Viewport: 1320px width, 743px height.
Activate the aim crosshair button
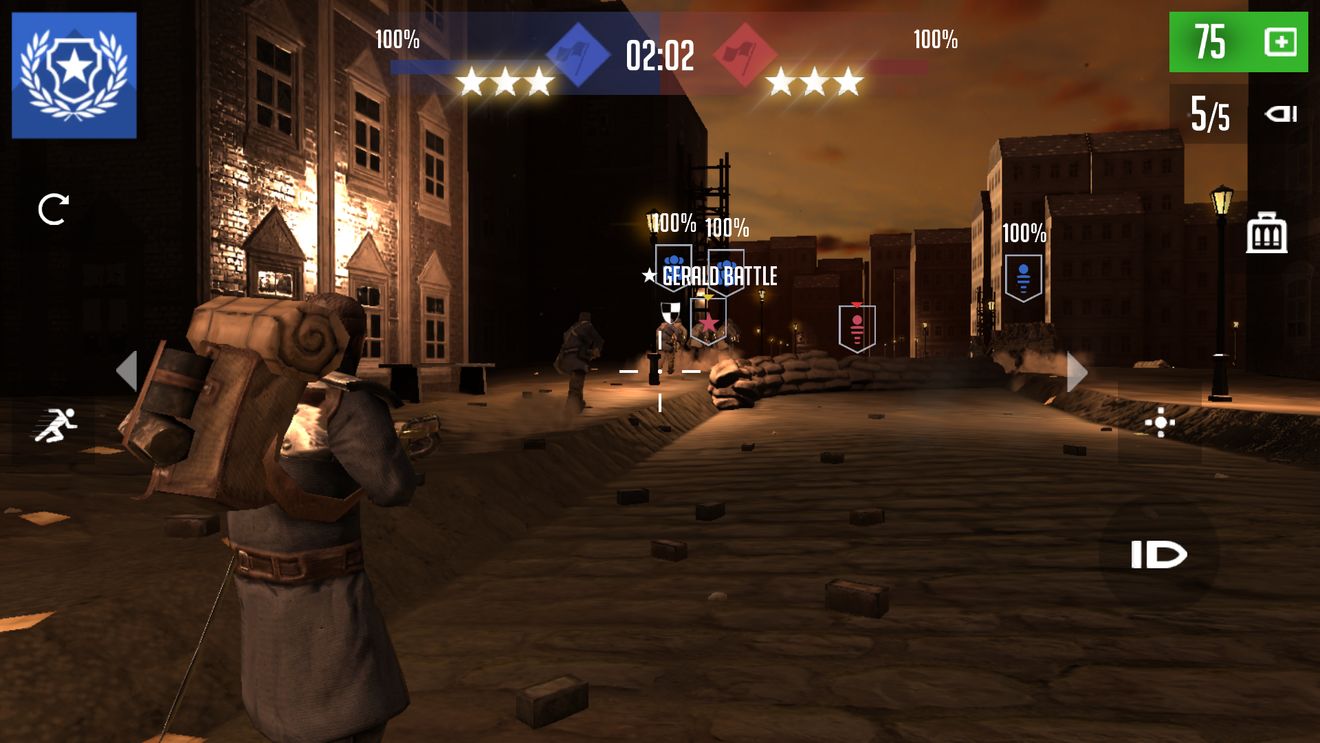pos(1160,424)
